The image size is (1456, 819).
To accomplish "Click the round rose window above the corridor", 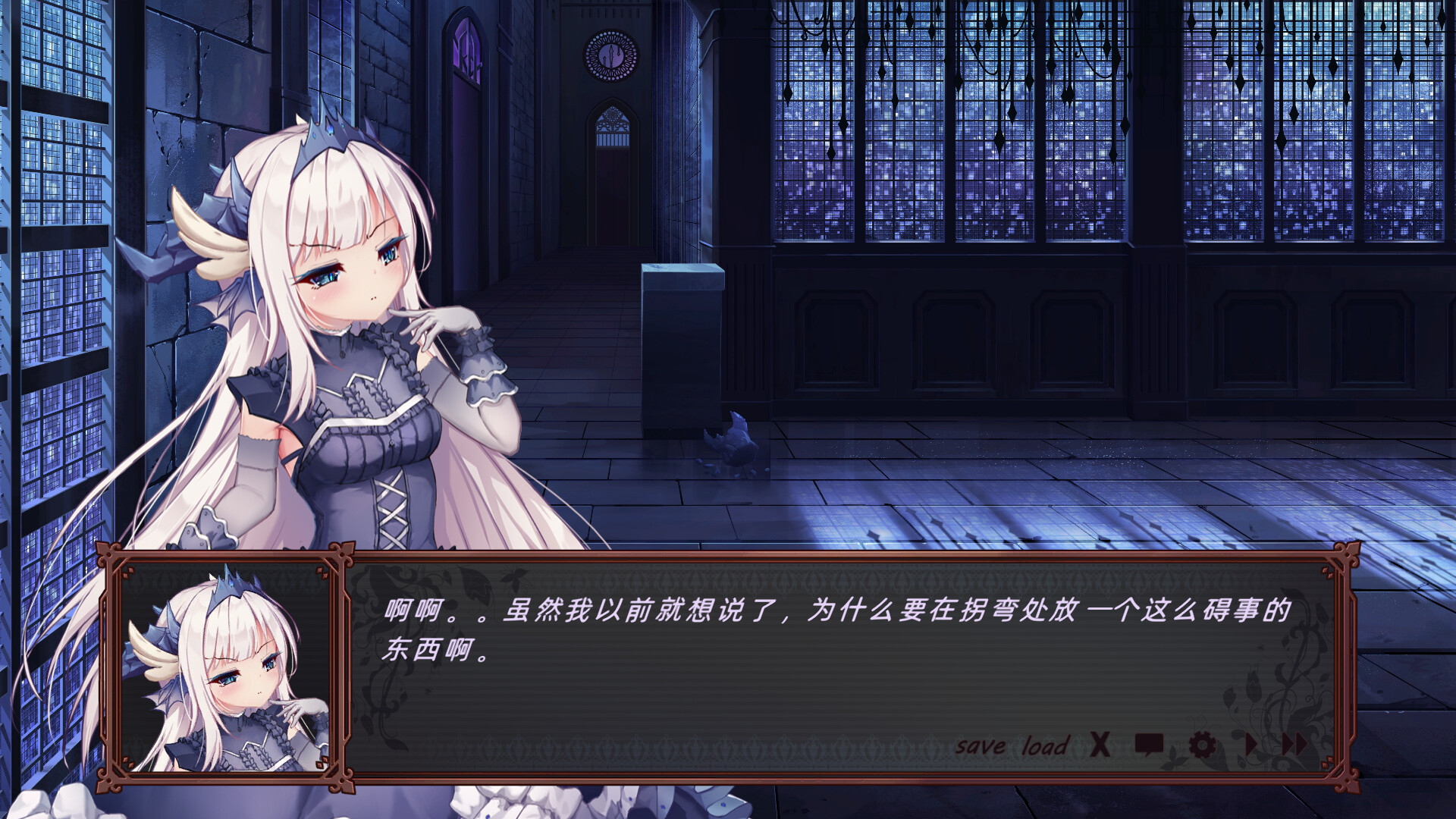I will click(608, 55).
